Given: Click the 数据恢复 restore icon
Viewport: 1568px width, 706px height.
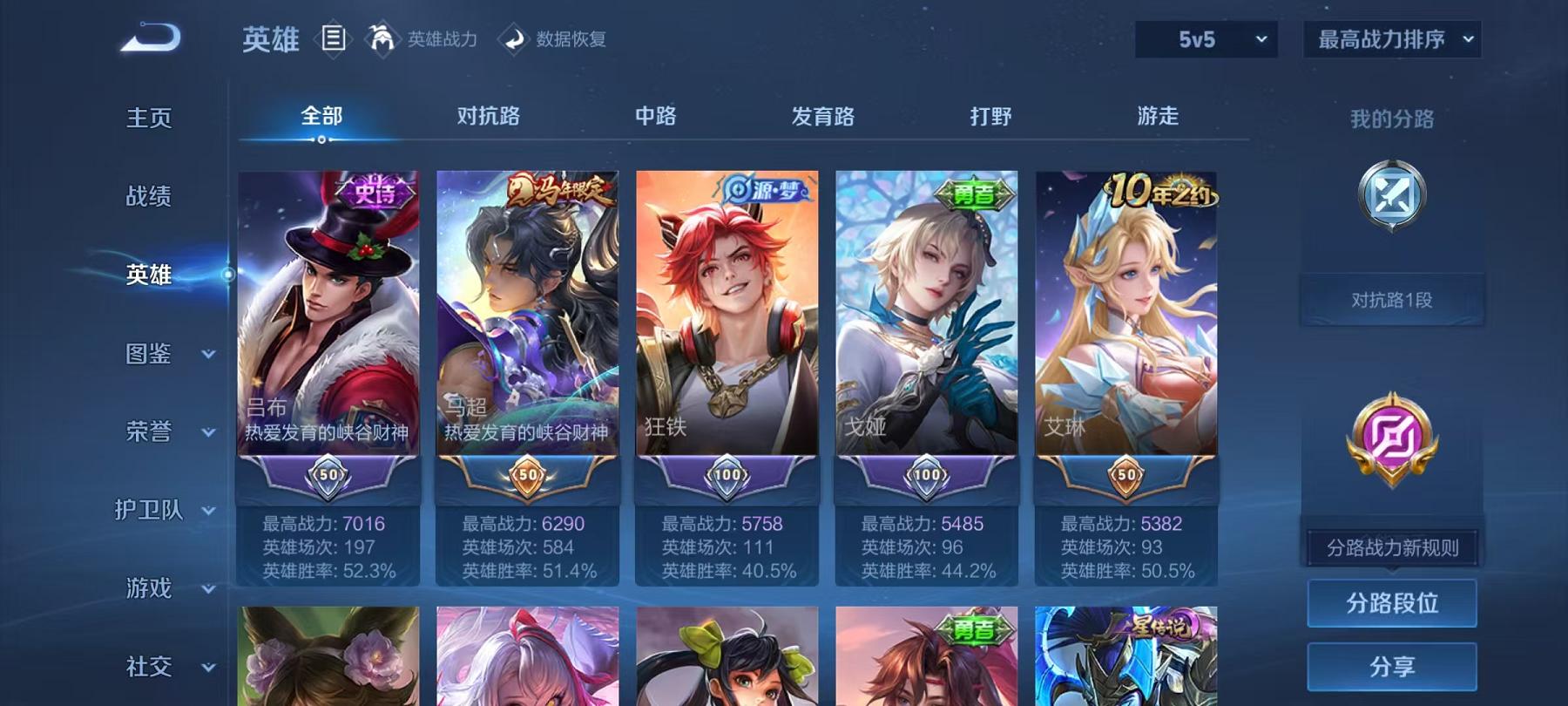Looking at the screenshot, I should click(x=513, y=39).
